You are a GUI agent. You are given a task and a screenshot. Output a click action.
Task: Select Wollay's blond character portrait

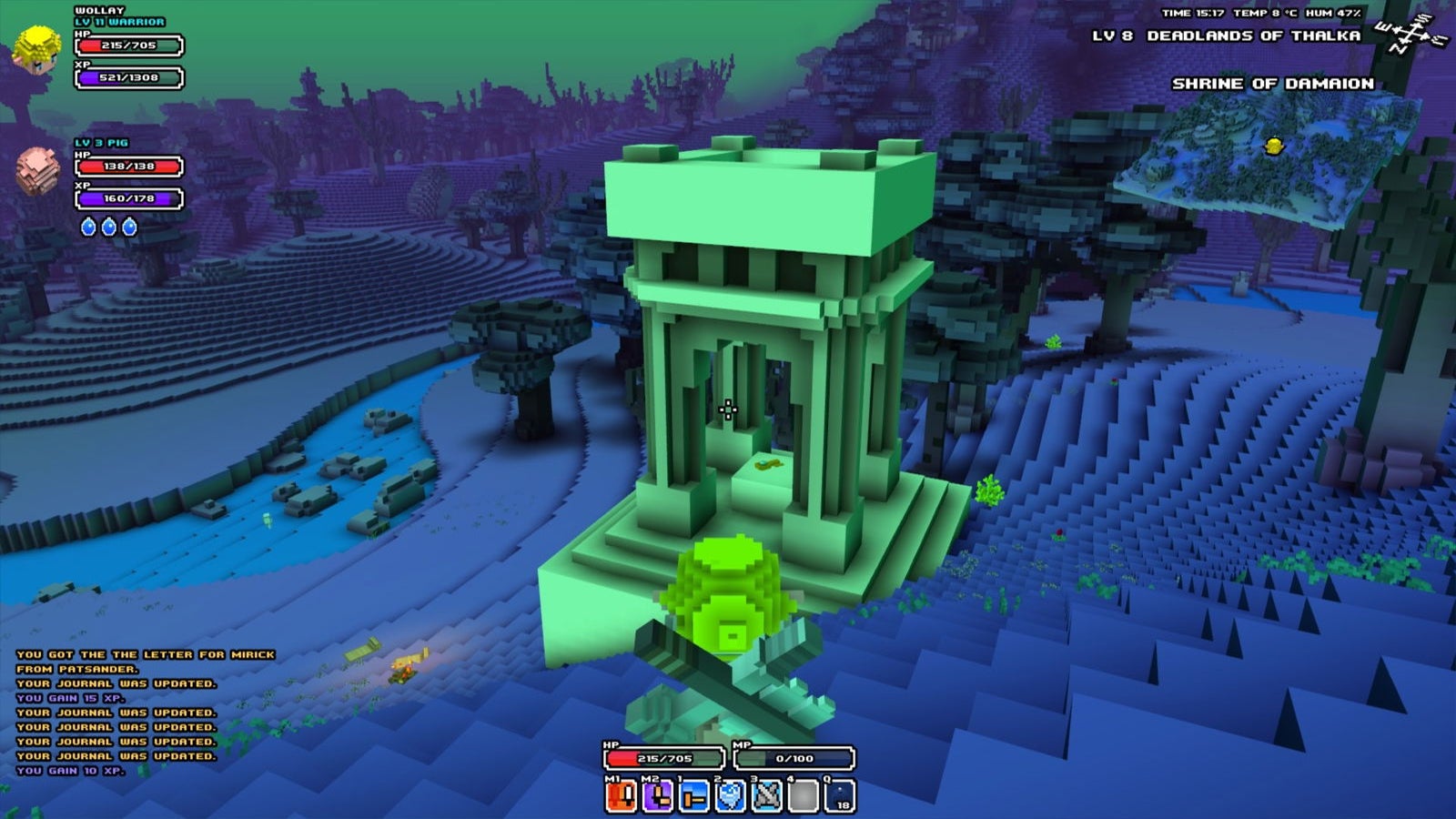point(37,50)
